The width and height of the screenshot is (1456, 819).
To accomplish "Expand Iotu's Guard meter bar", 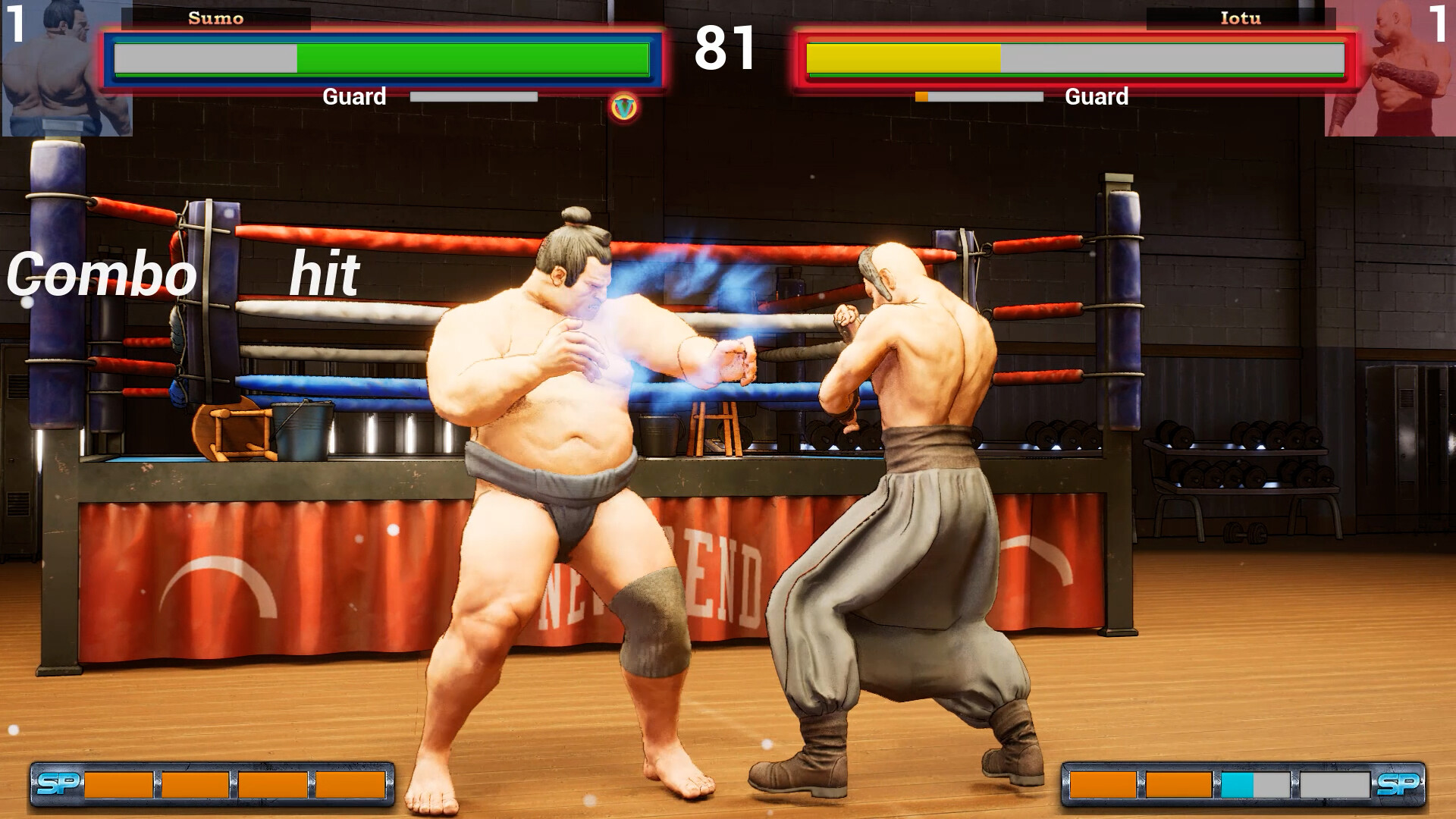I will (x=978, y=96).
